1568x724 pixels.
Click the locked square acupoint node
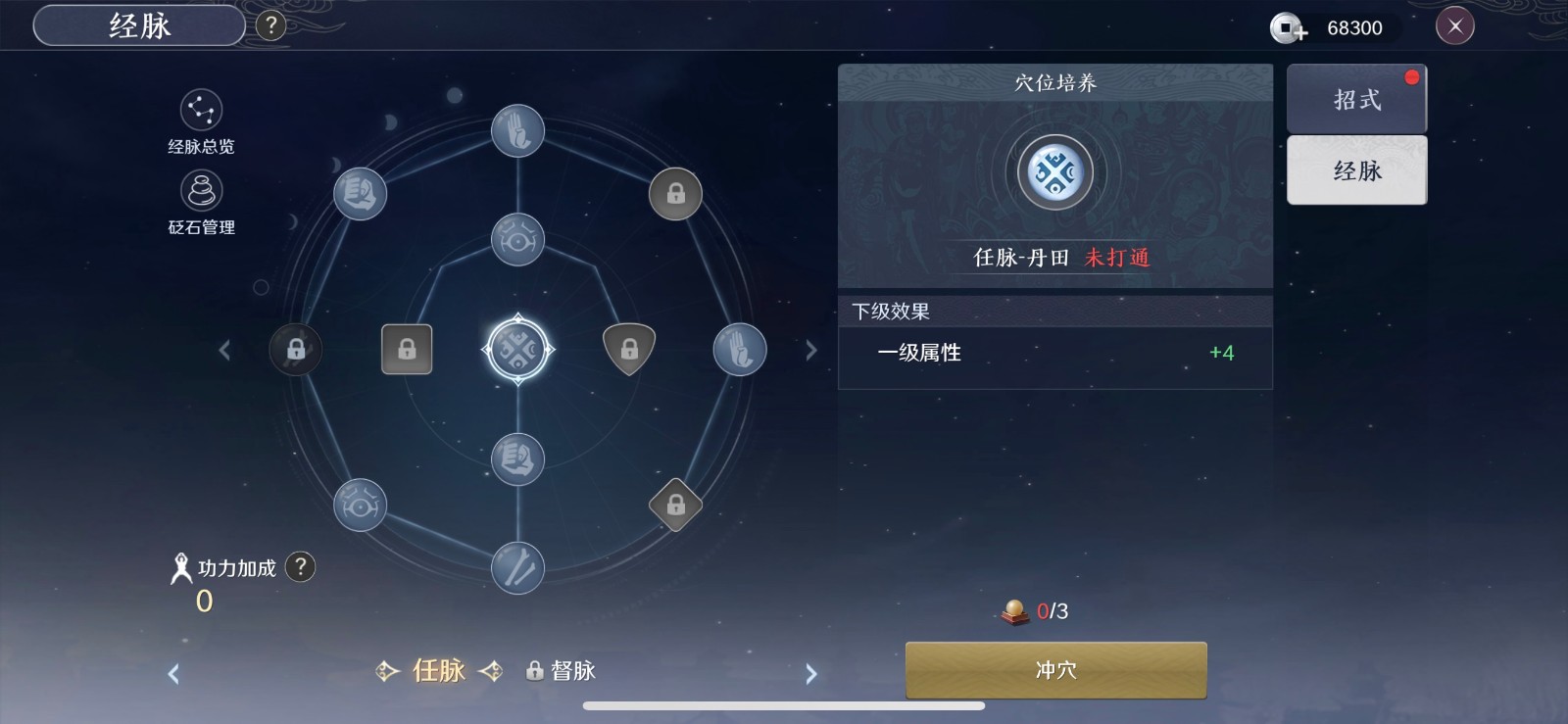pyautogui.click(x=407, y=349)
